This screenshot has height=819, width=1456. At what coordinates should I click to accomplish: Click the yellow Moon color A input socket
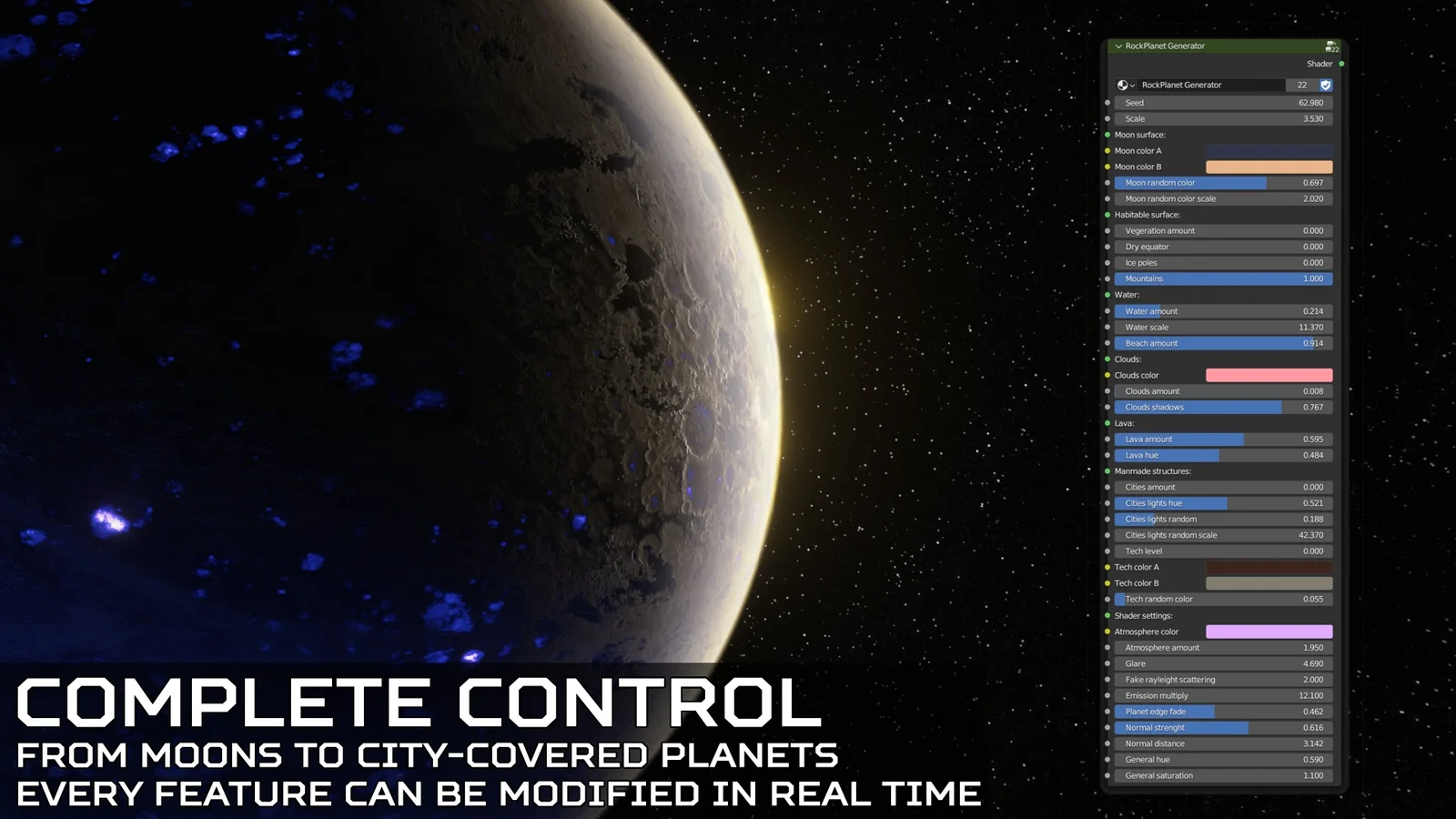click(x=1107, y=151)
